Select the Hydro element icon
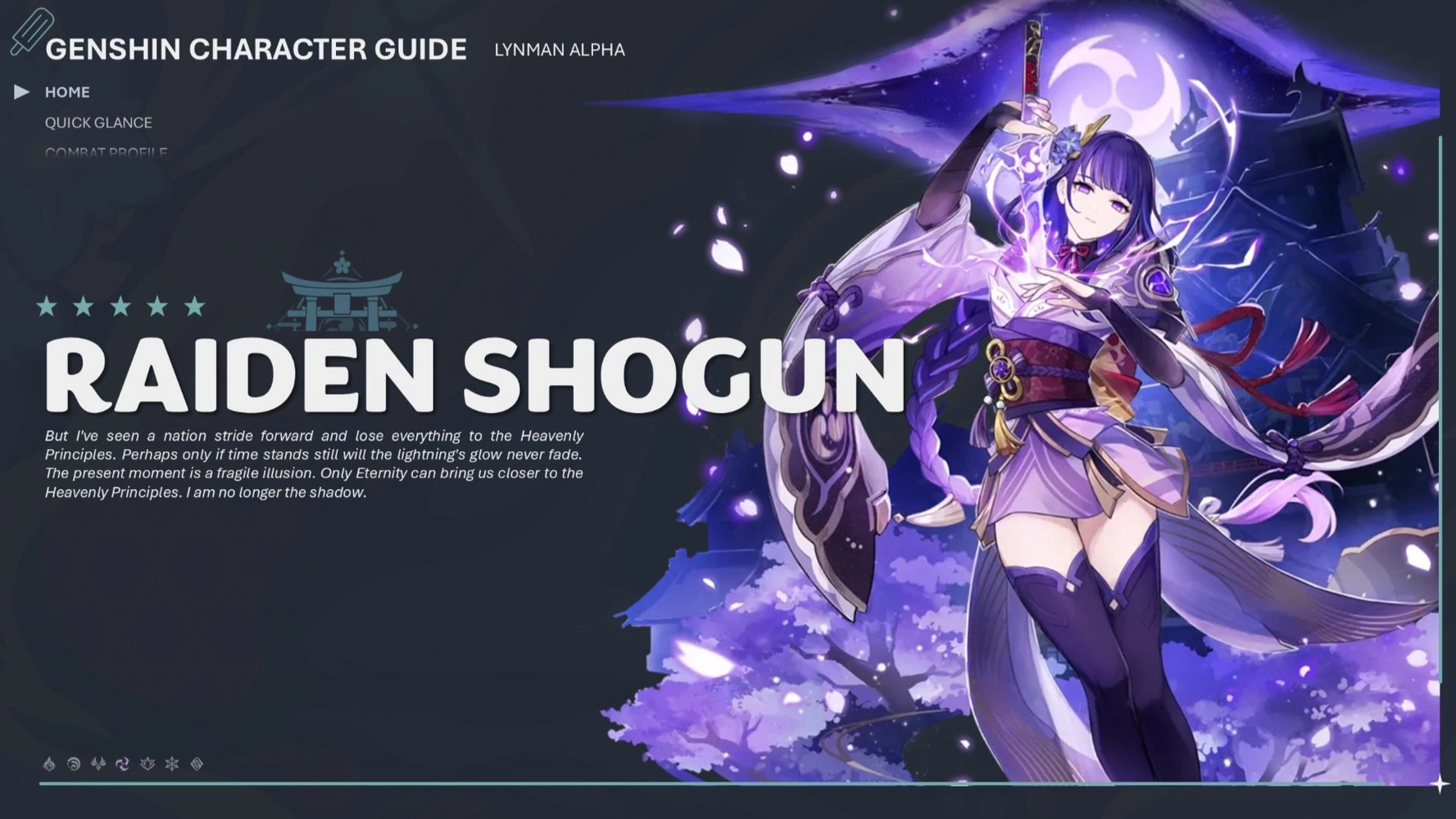1456x819 pixels. point(74,763)
